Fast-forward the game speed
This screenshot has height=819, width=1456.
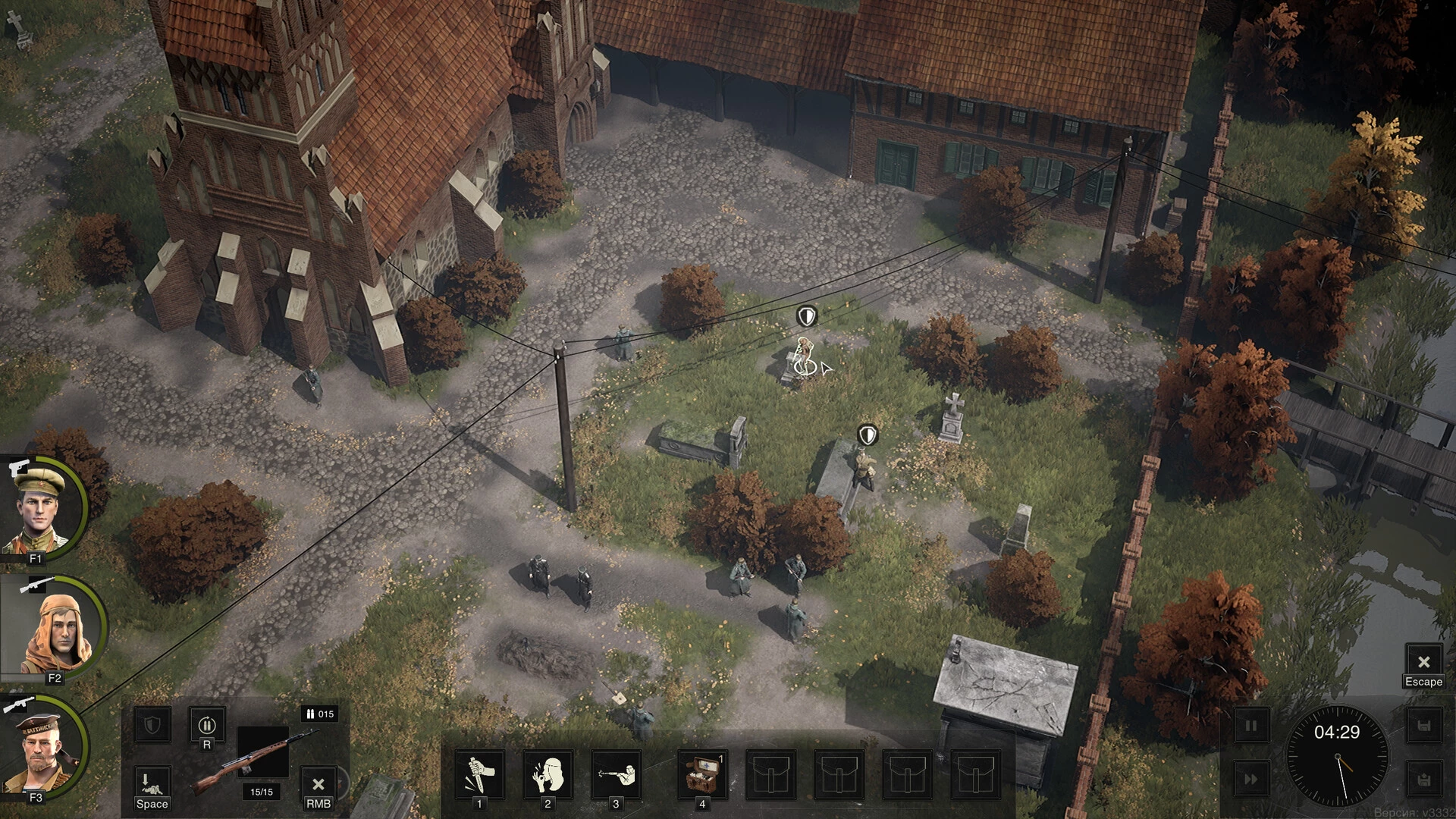click(1250, 780)
